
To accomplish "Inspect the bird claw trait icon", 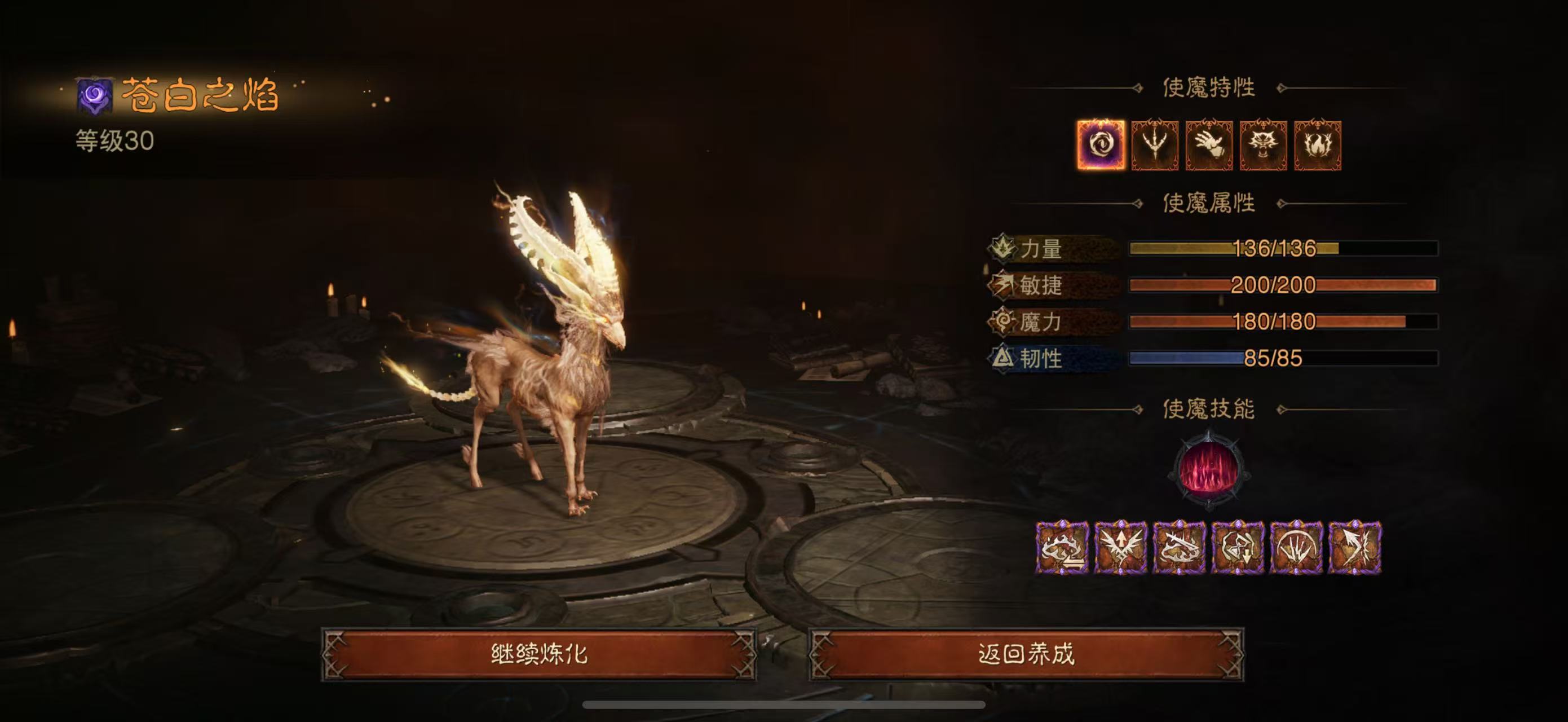I will coord(1155,145).
